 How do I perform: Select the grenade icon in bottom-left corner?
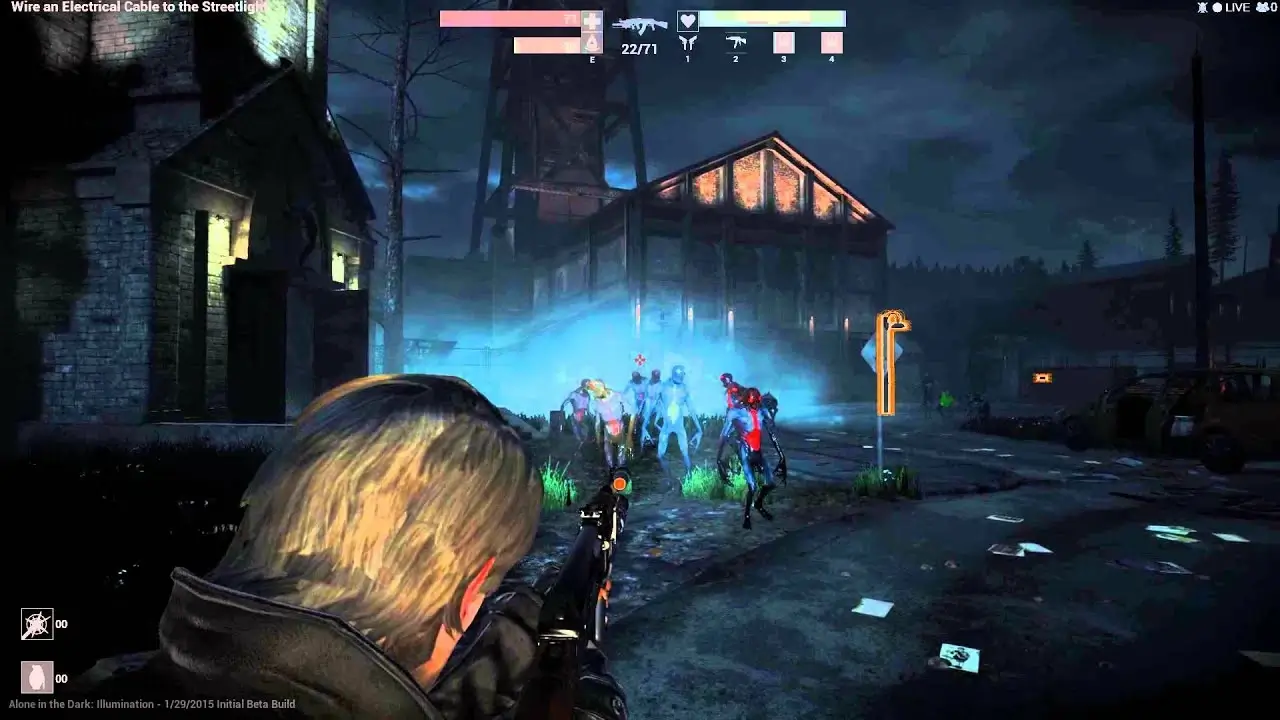(38, 675)
